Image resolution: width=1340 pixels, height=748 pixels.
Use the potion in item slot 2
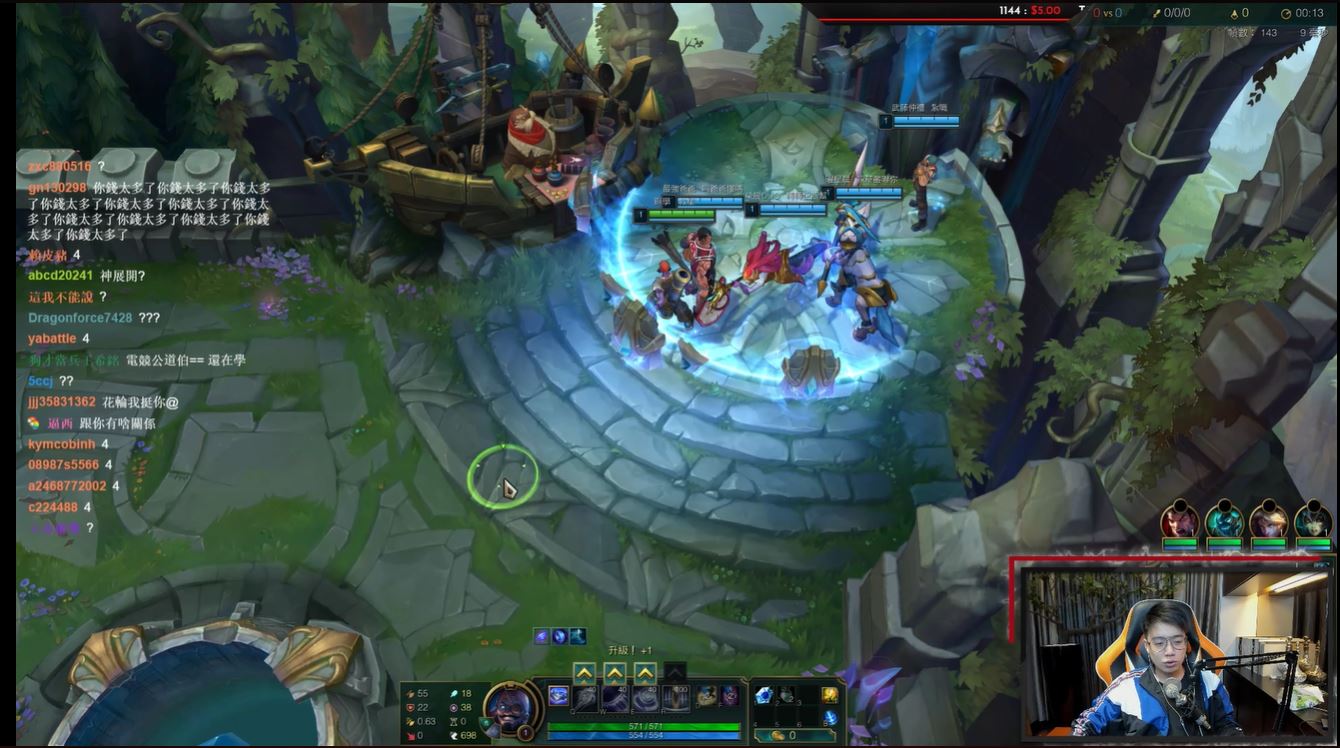coord(786,695)
